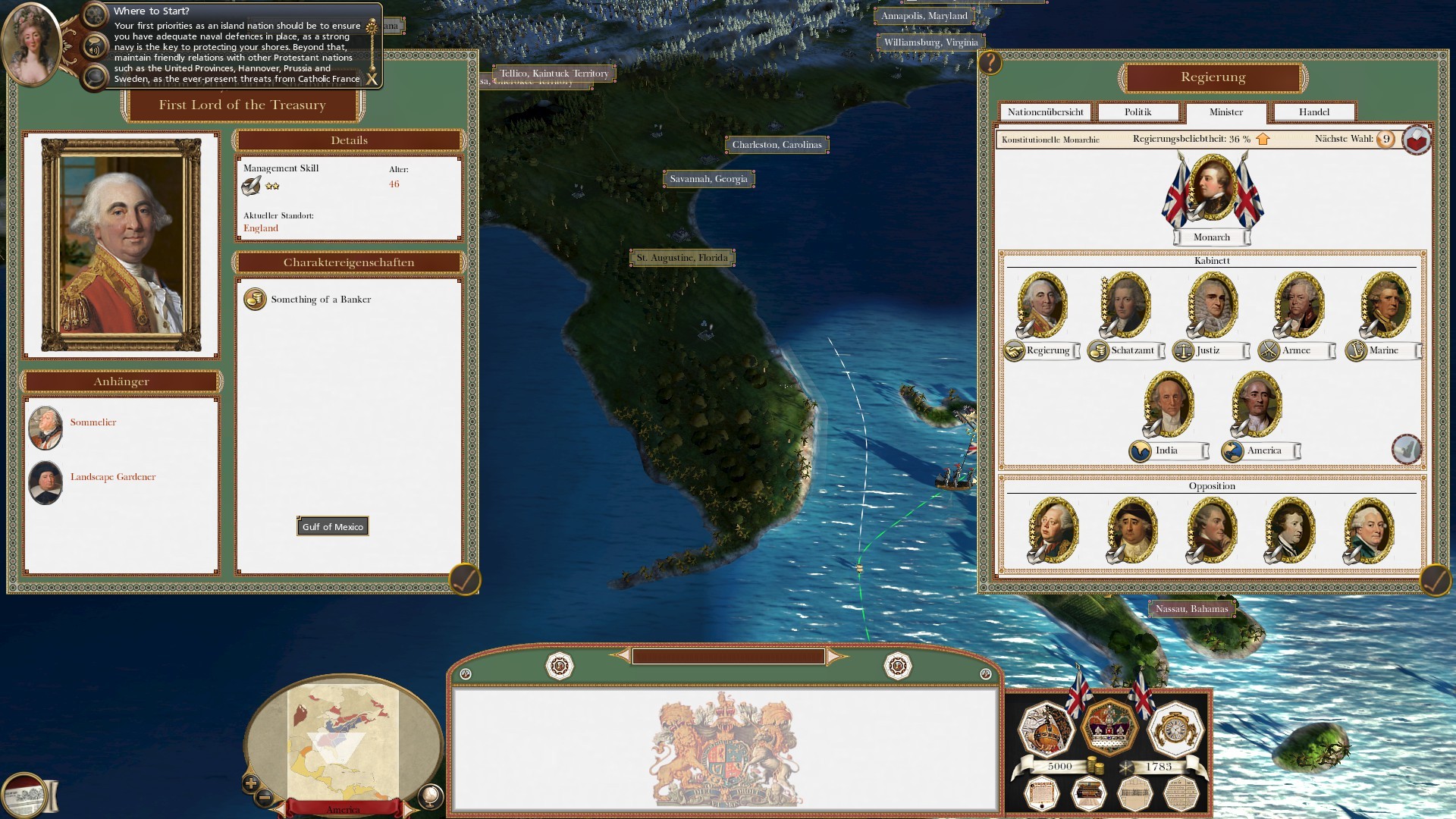Open the Regierung help question mark
Screen dimensions: 1456x819
(x=990, y=63)
